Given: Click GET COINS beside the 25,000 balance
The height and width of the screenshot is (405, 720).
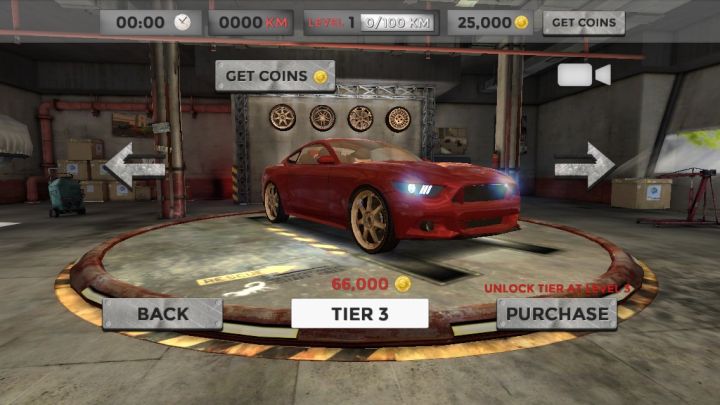Looking at the screenshot, I should tap(583, 22).
